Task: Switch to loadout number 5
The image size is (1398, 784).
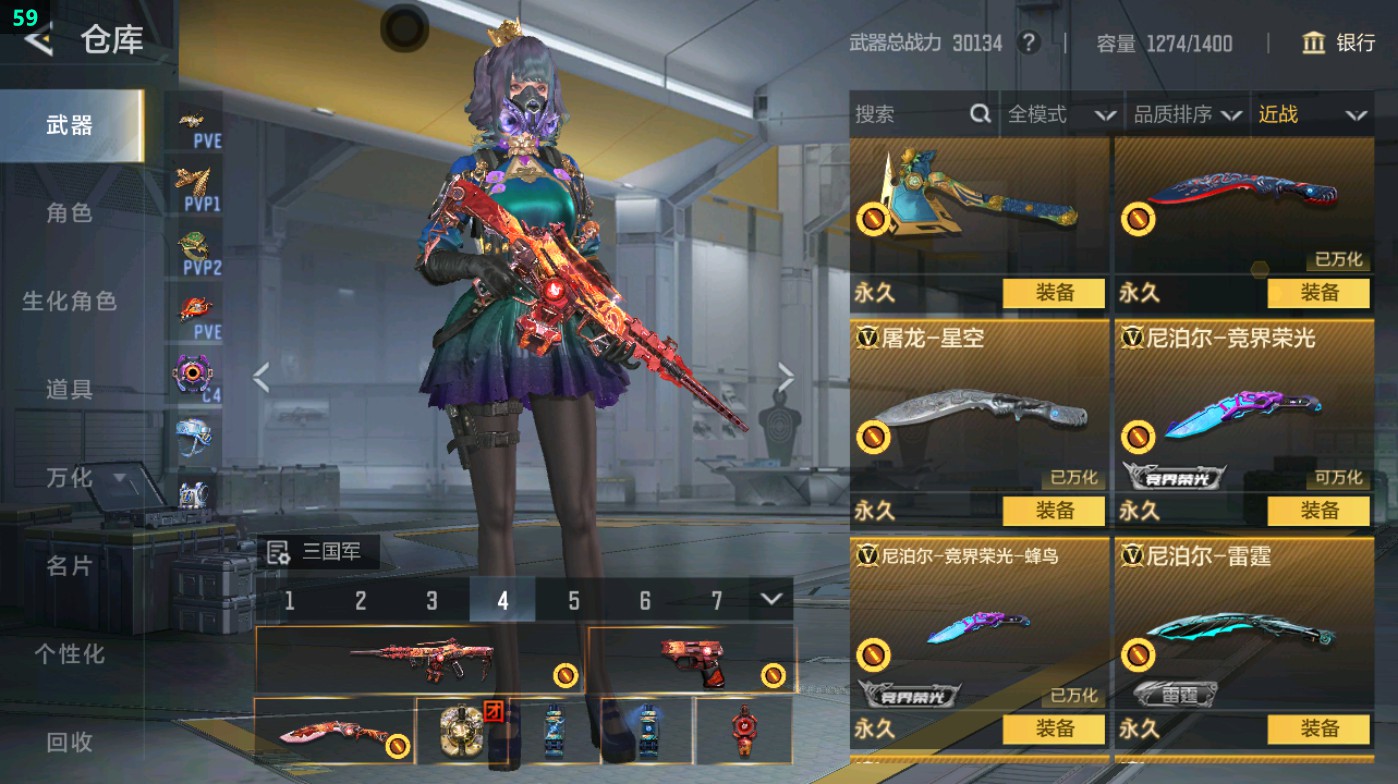Action: click(574, 600)
